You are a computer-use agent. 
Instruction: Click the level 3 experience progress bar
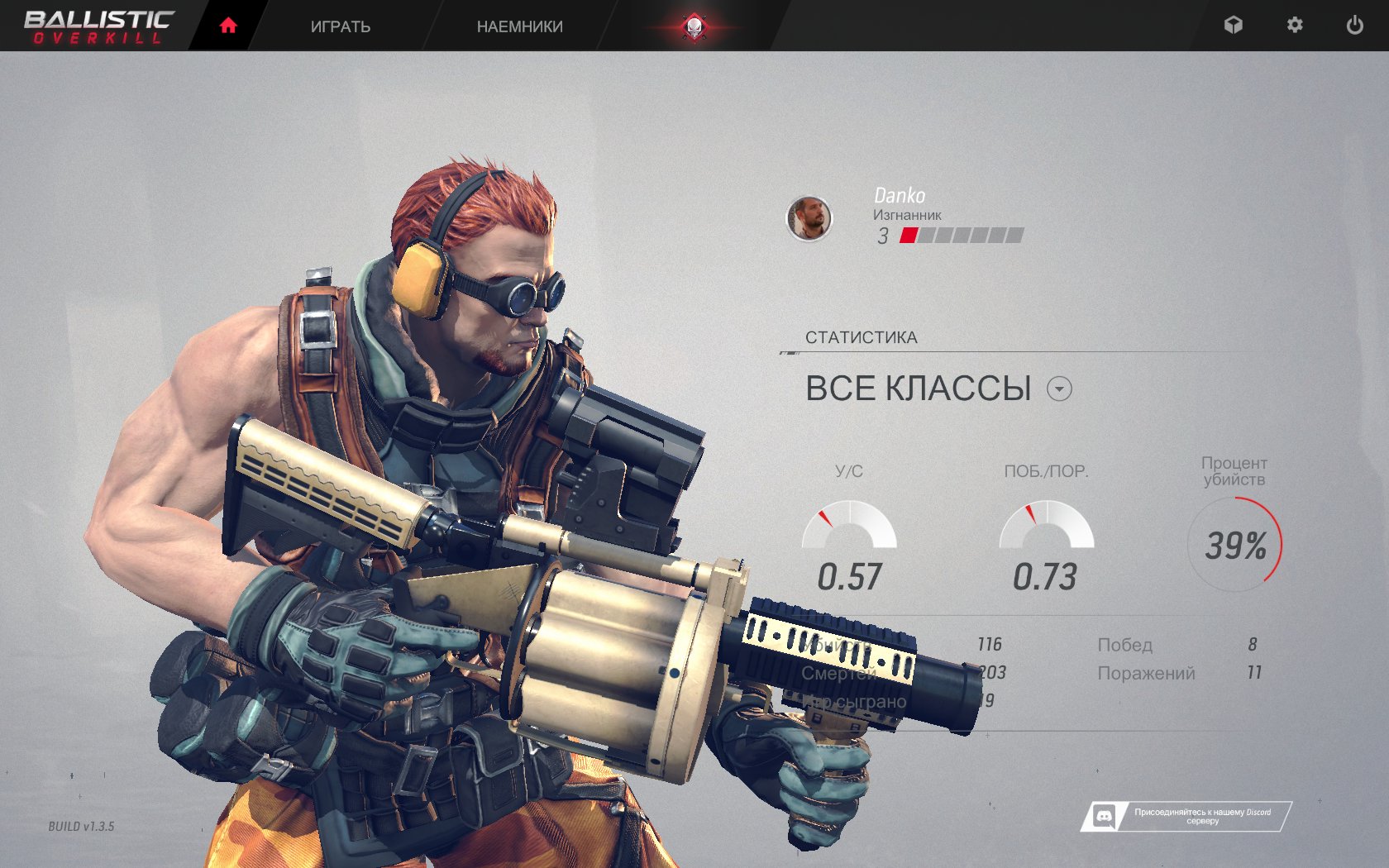tap(959, 236)
